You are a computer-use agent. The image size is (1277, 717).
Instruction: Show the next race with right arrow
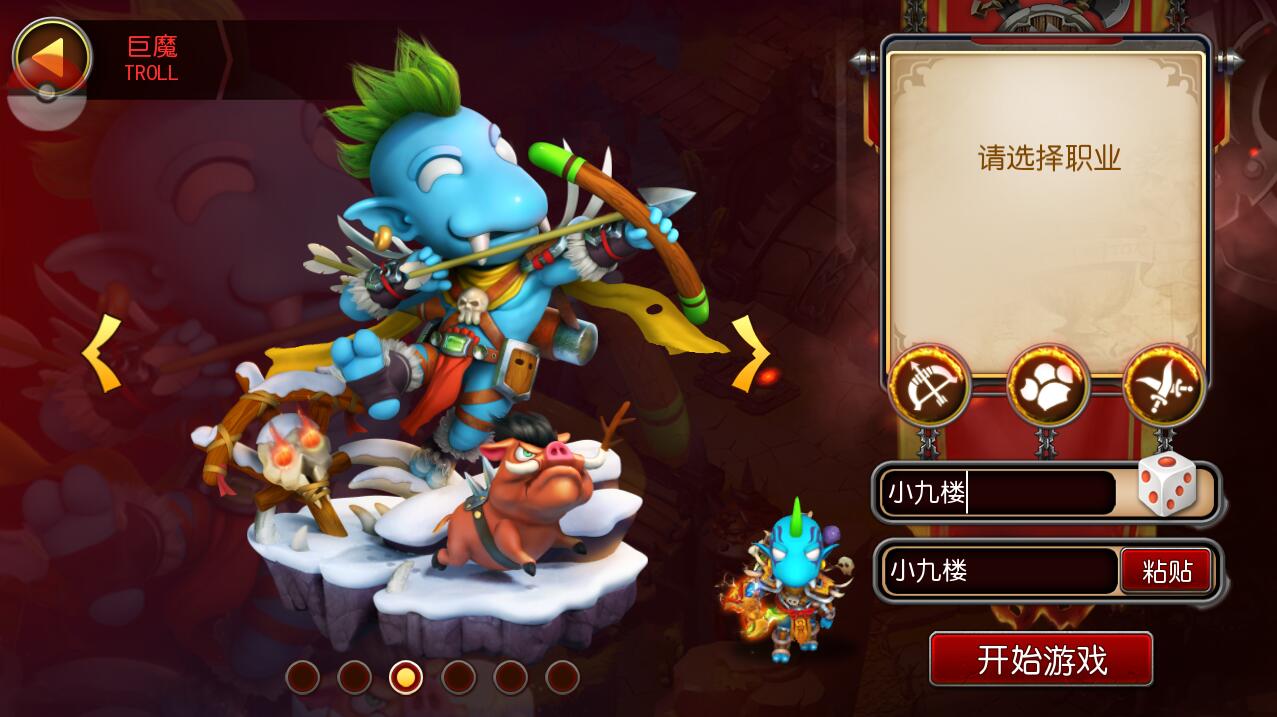tap(750, 353)
